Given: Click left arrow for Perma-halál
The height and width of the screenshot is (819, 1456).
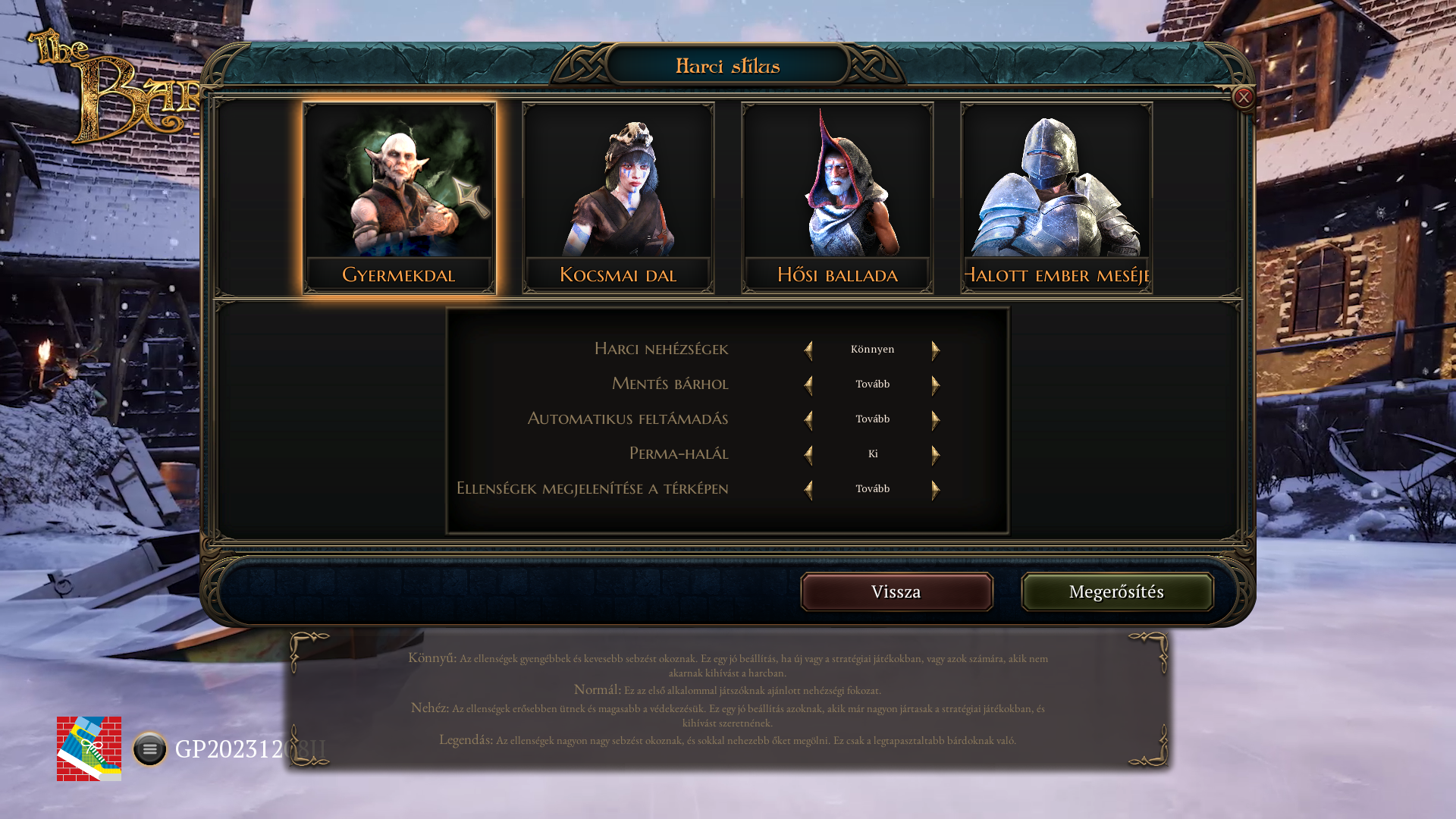Looking at the screenshot, I should [808, 454].
